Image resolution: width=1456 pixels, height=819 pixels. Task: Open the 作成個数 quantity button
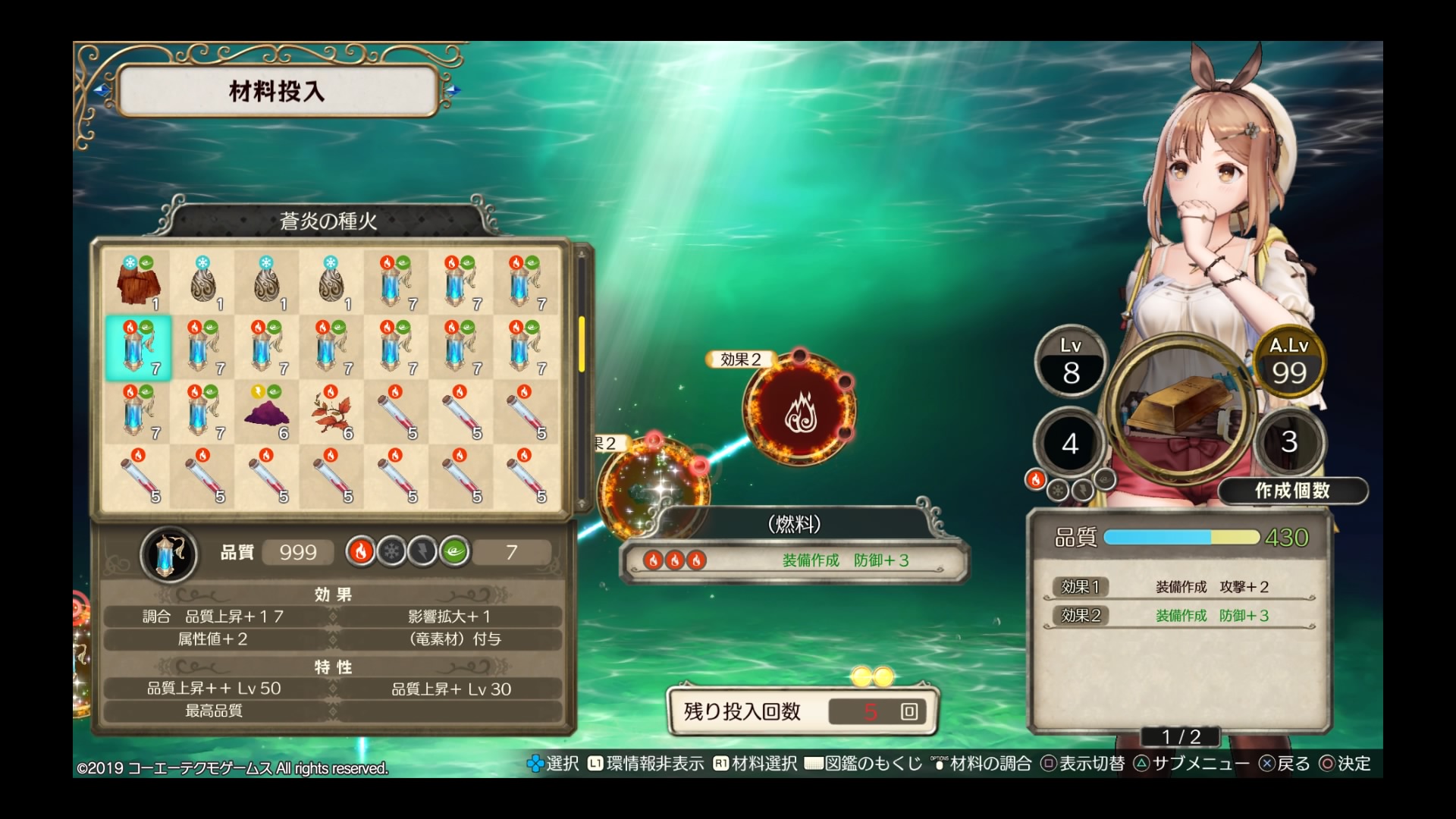[x=1292, y=491]
